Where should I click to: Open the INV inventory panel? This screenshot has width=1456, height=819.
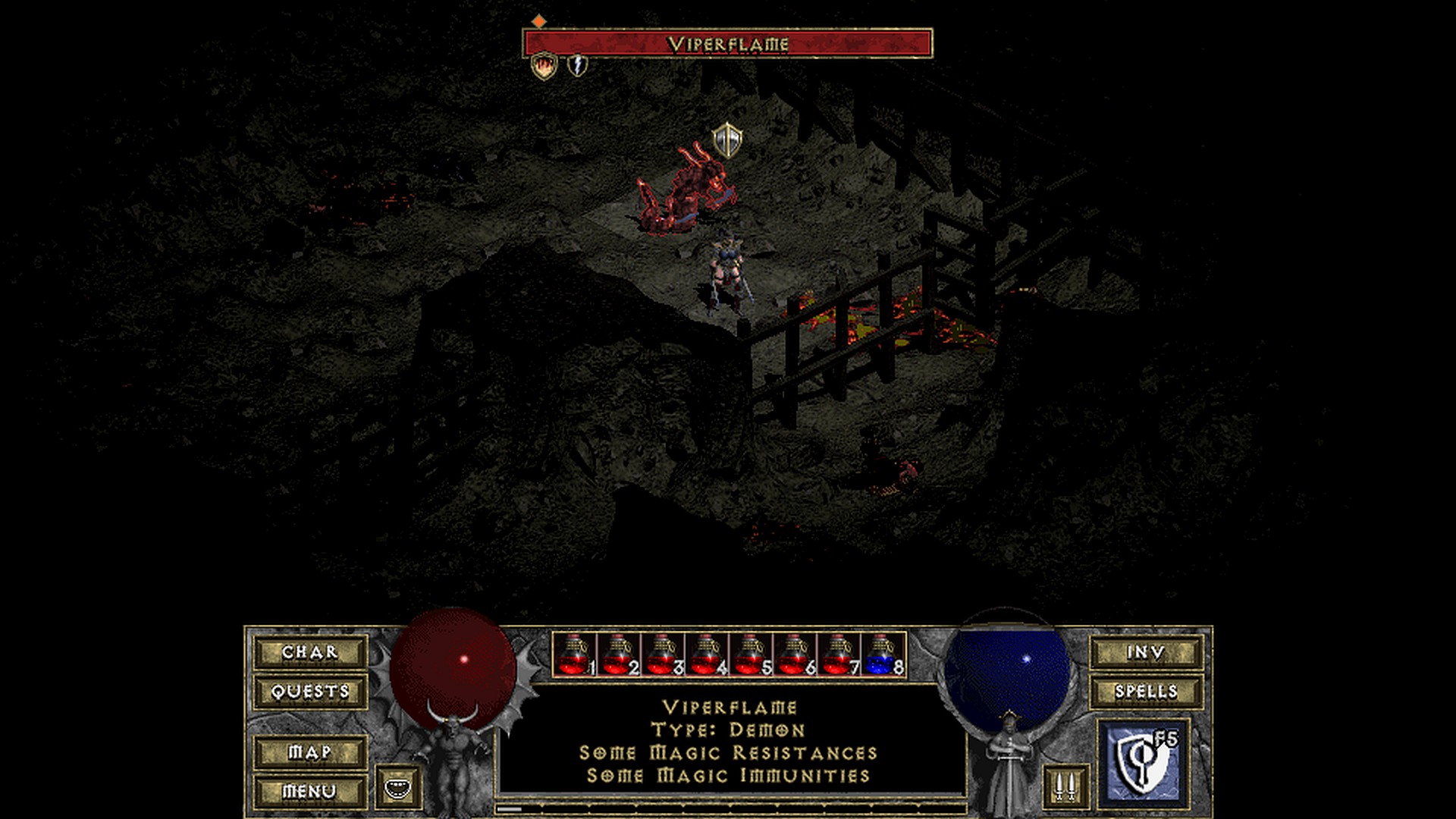[1146, 652]
